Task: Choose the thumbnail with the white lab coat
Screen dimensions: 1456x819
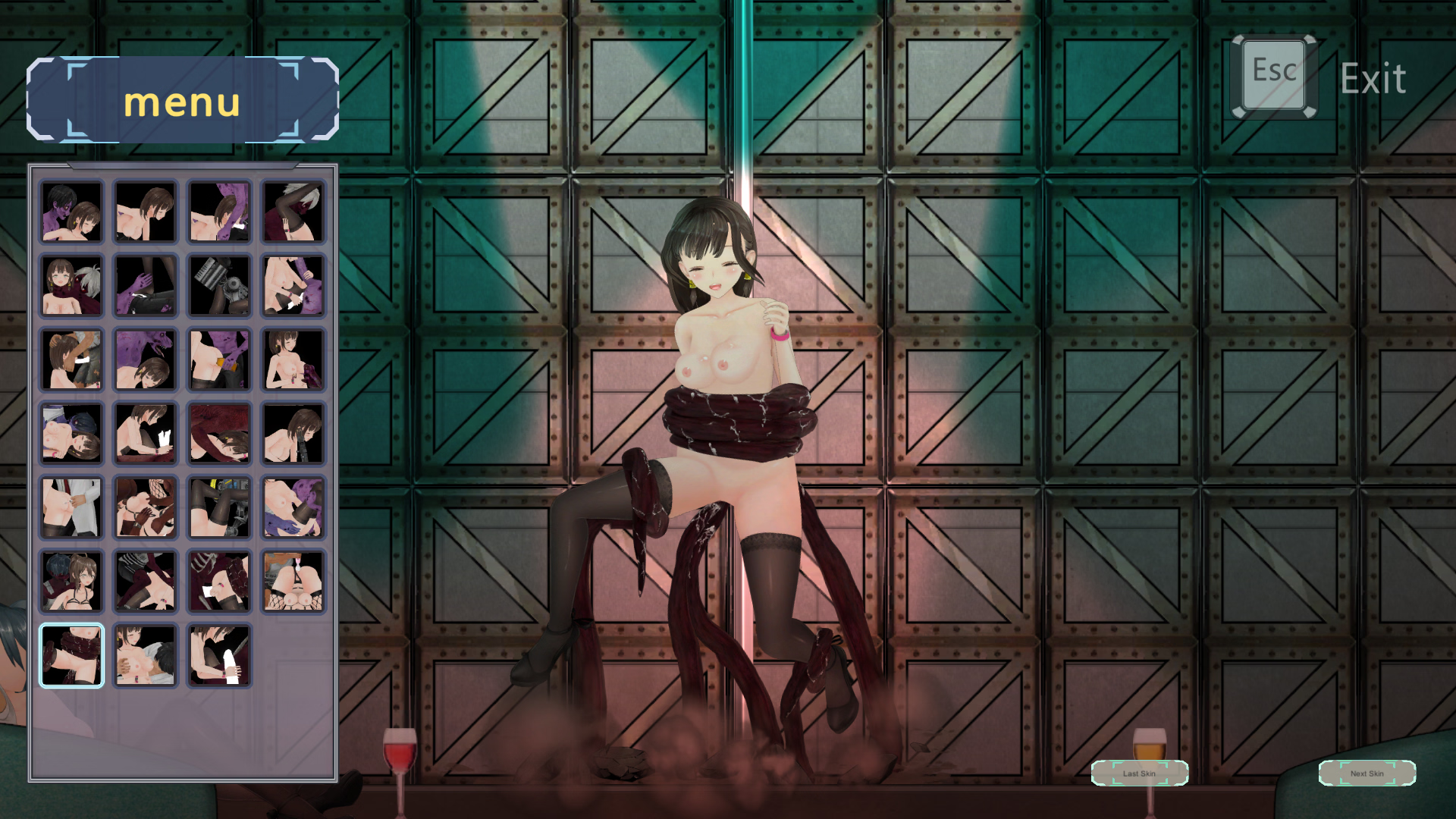Action: tap(71, 507)
